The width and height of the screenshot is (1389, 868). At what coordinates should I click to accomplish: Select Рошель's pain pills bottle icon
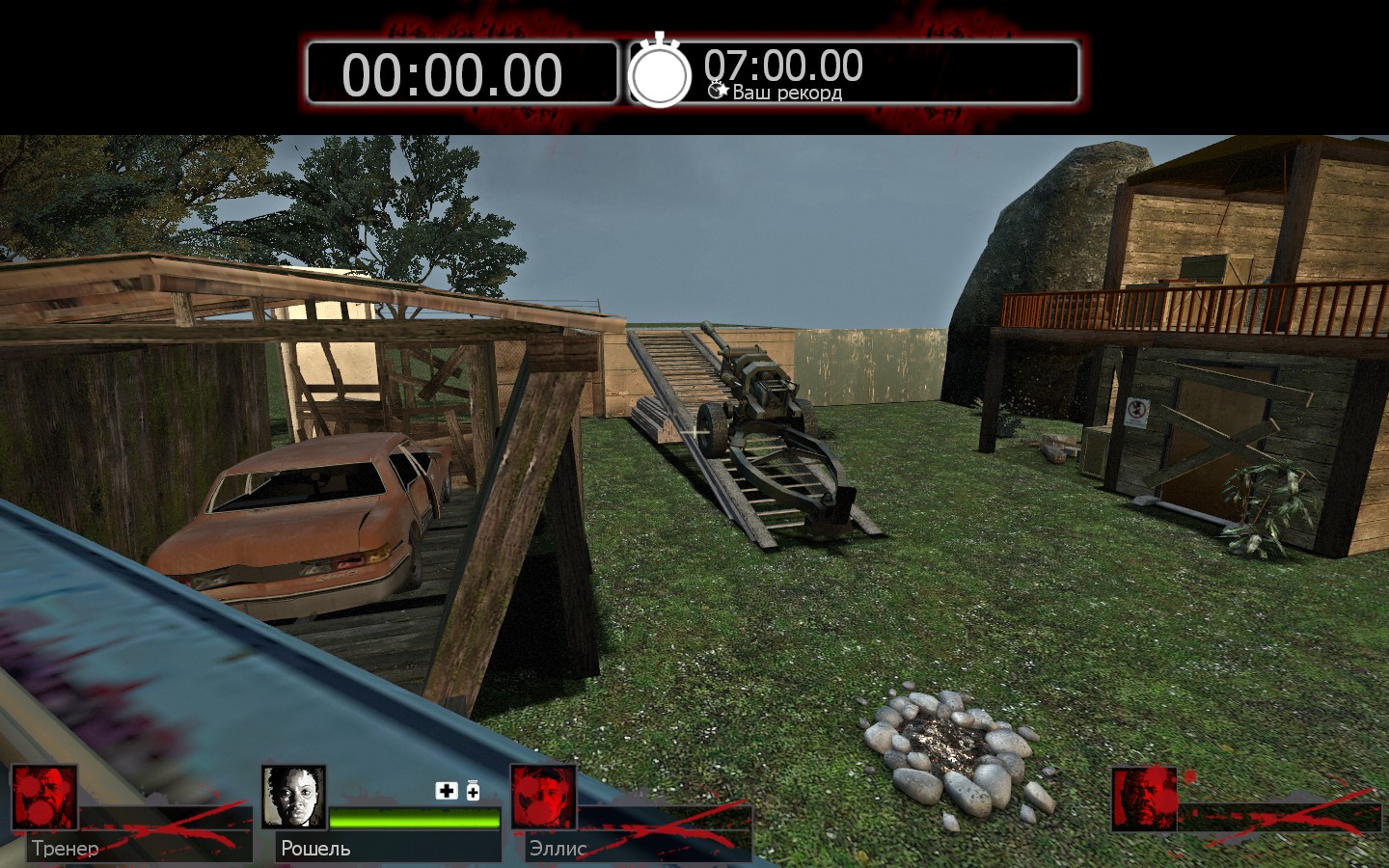pos(473,791)
